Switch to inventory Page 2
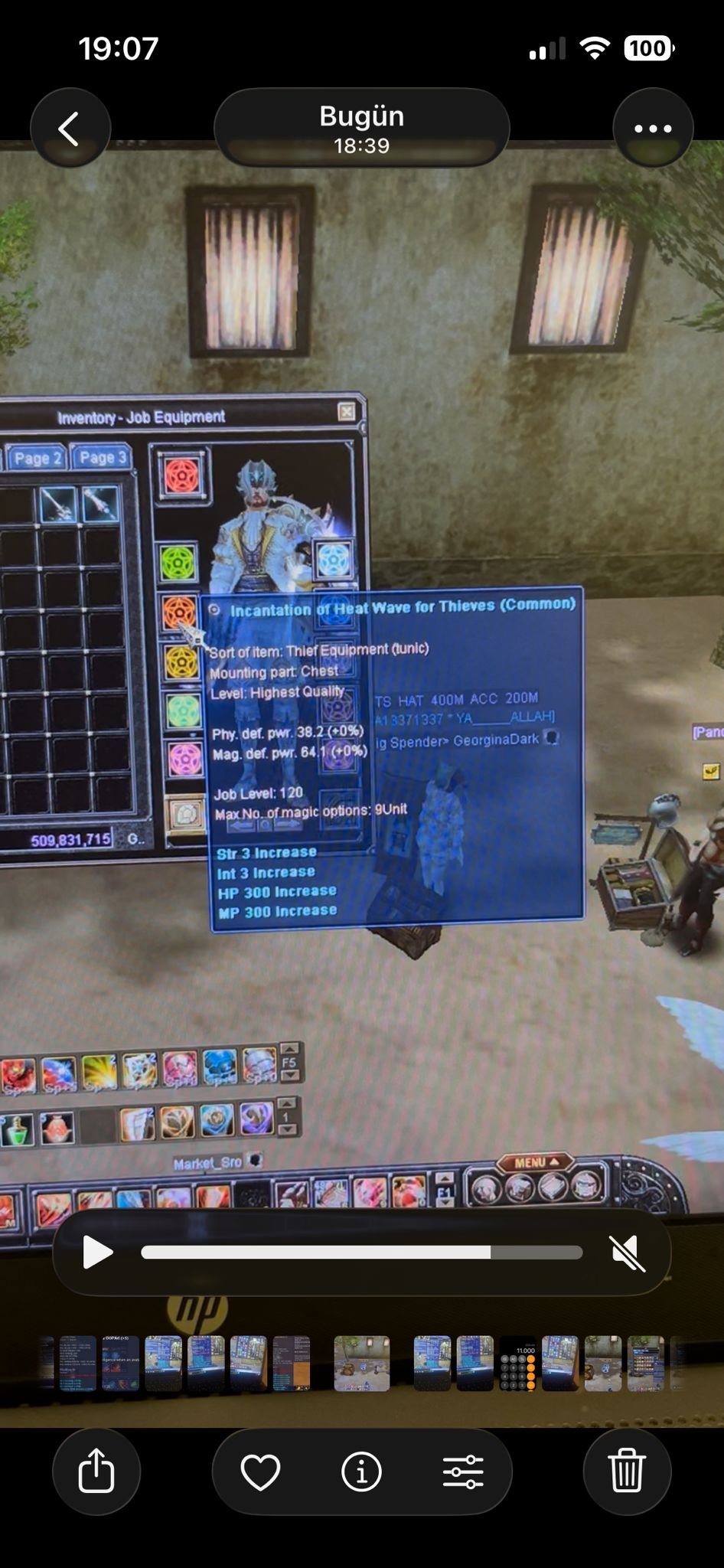The width and height of the screenshot is (724, 1568). [37, 458]
